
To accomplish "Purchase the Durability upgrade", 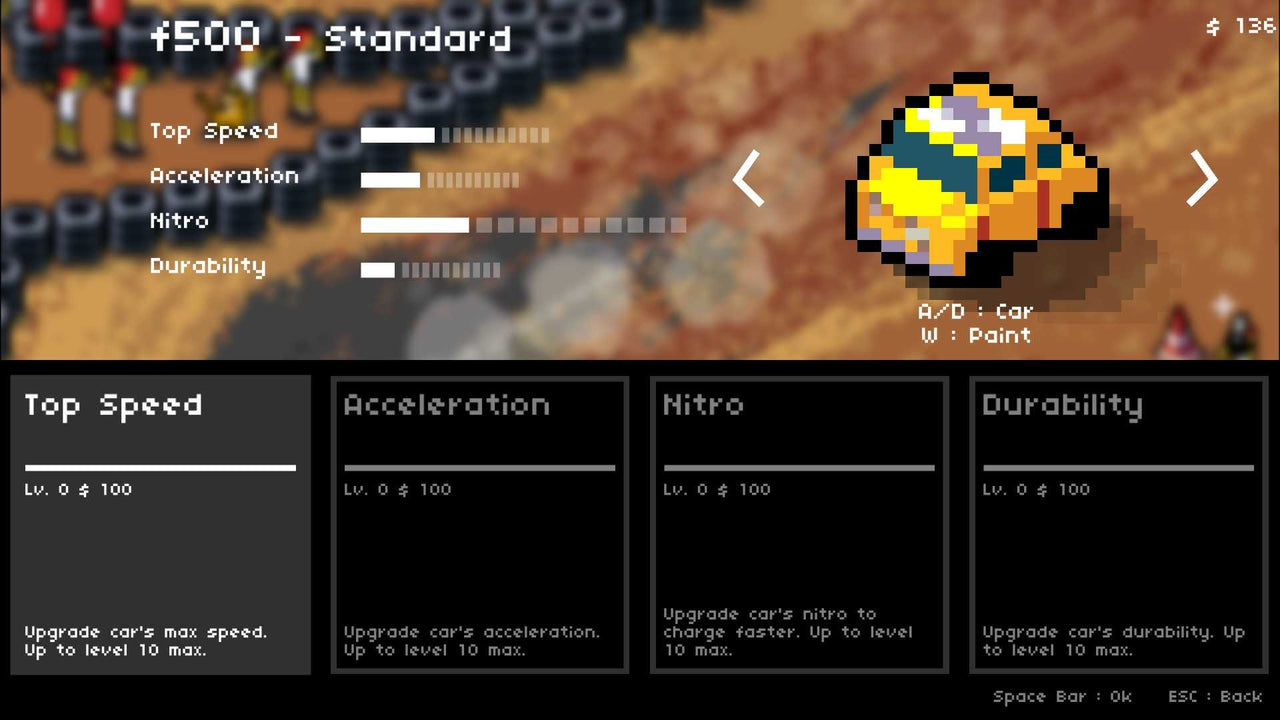I will click(1118, 525).
